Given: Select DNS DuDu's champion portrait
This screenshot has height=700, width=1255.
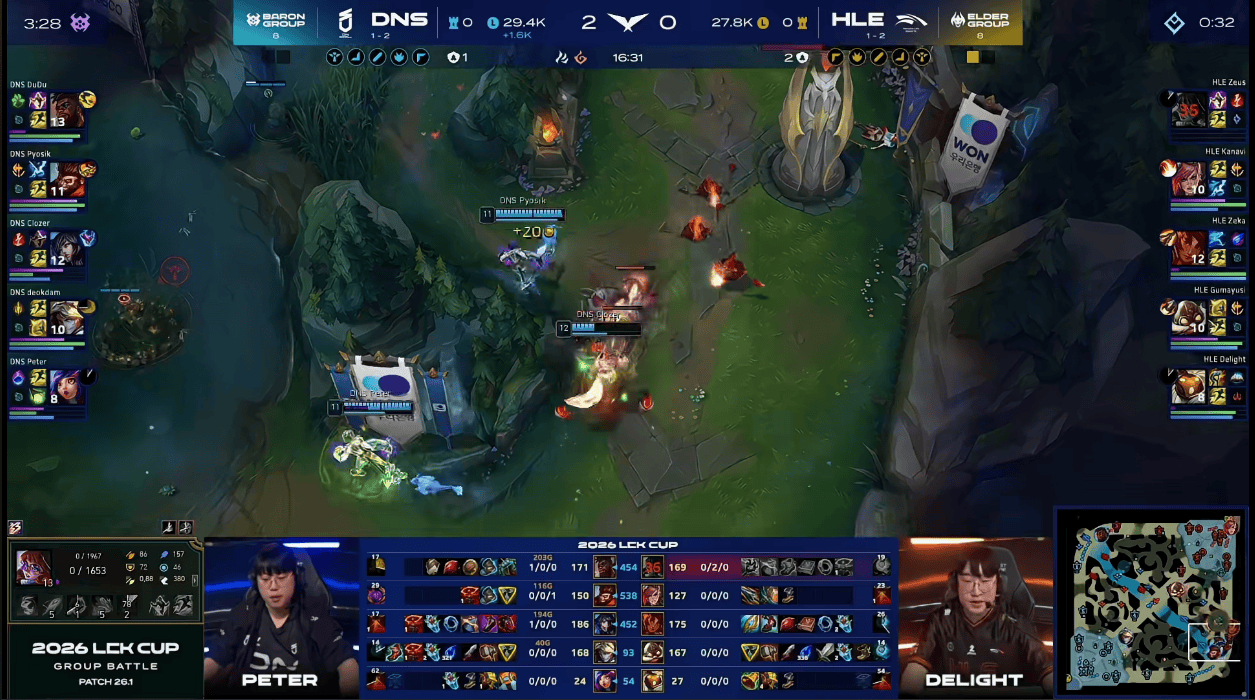Looking at the screenshot, I should (x=66, y=109).
